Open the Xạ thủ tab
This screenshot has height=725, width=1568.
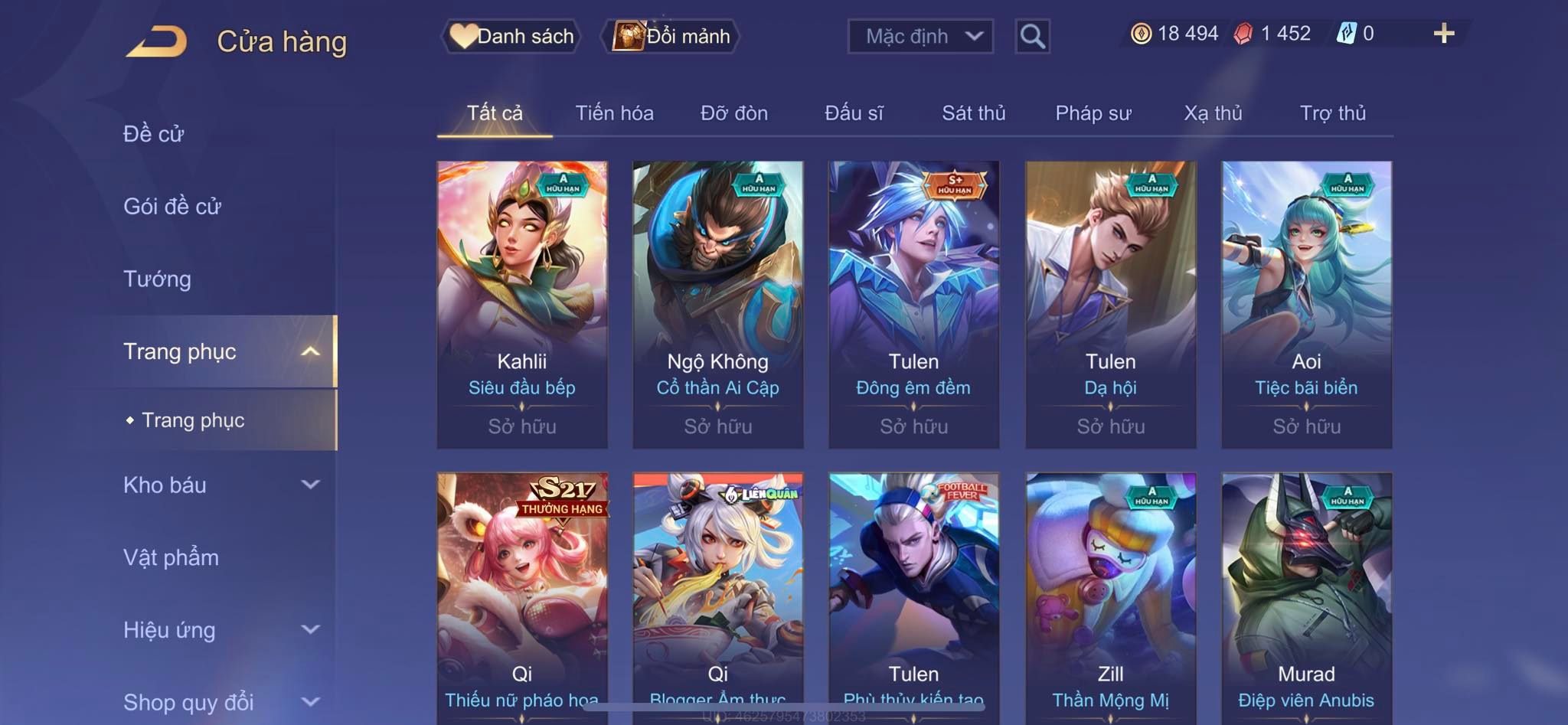pos(1213,113)
